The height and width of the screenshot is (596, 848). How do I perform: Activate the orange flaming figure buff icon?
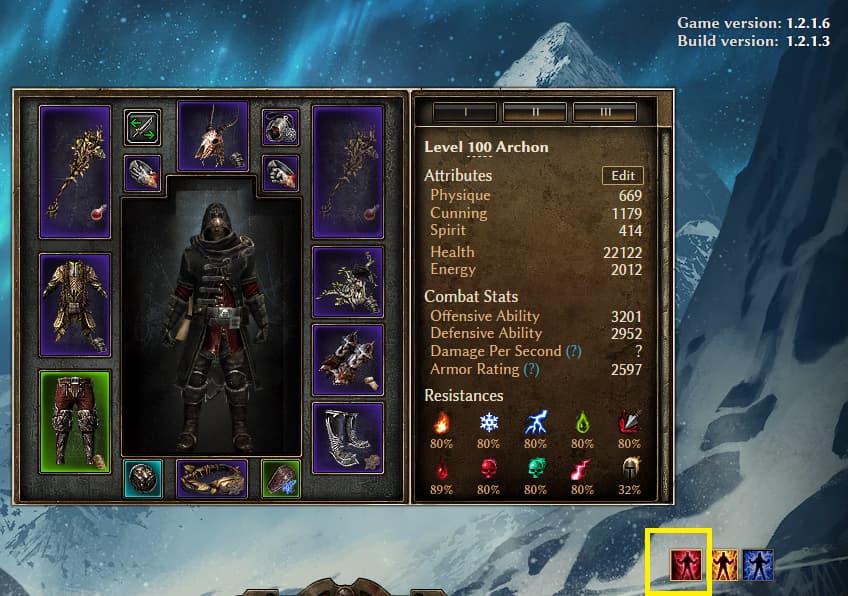coord(724,566)
